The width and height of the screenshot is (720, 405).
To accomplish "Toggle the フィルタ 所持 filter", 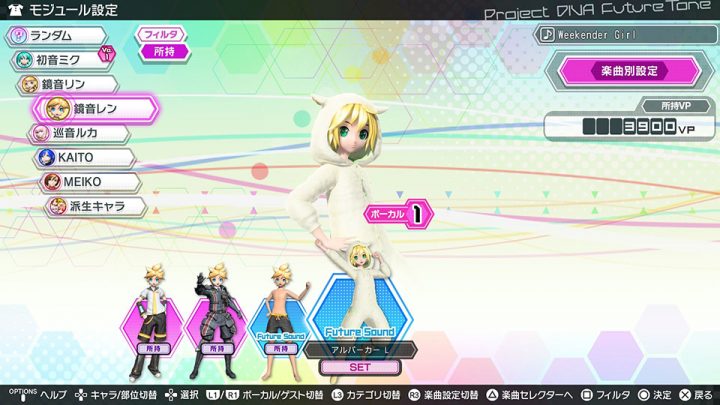I will (163, 43).
